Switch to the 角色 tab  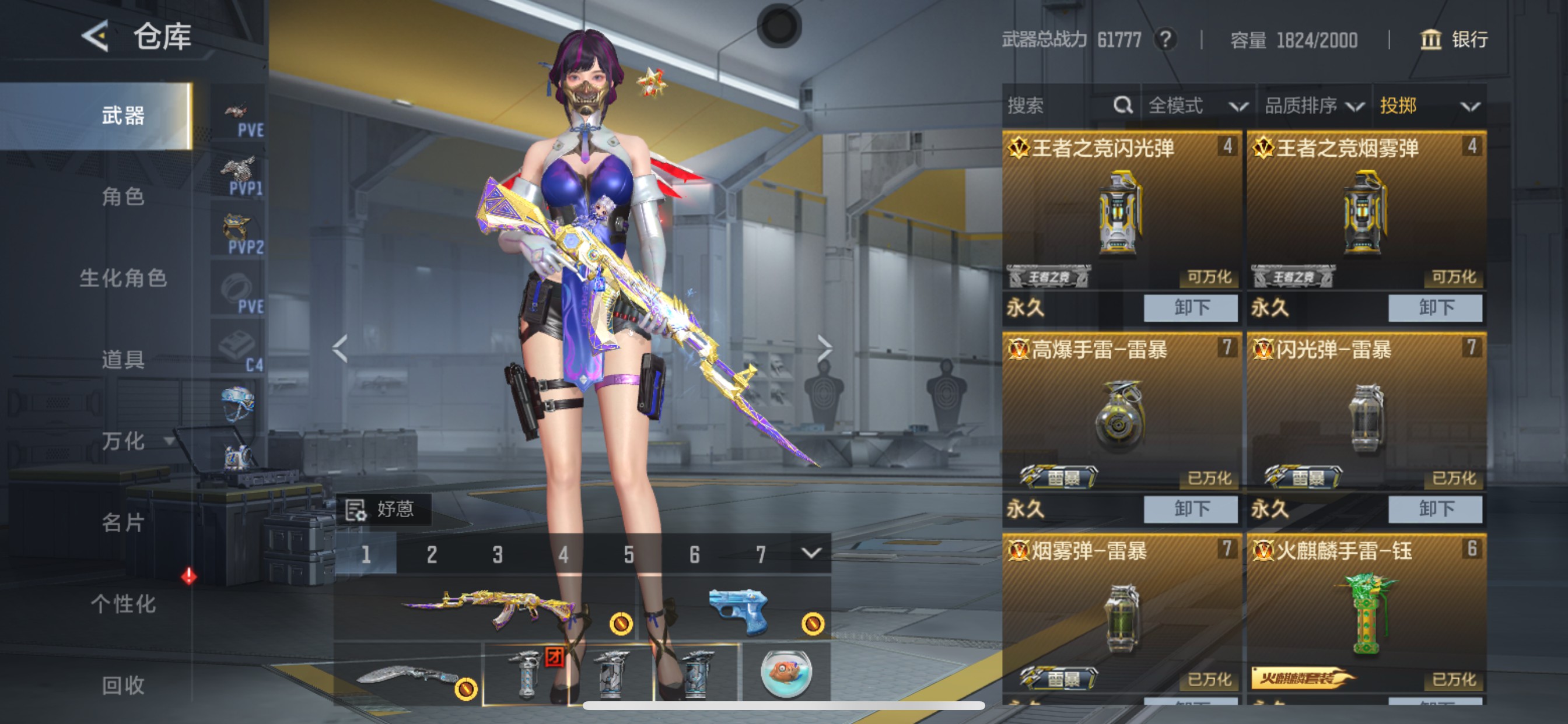(122, 197)
